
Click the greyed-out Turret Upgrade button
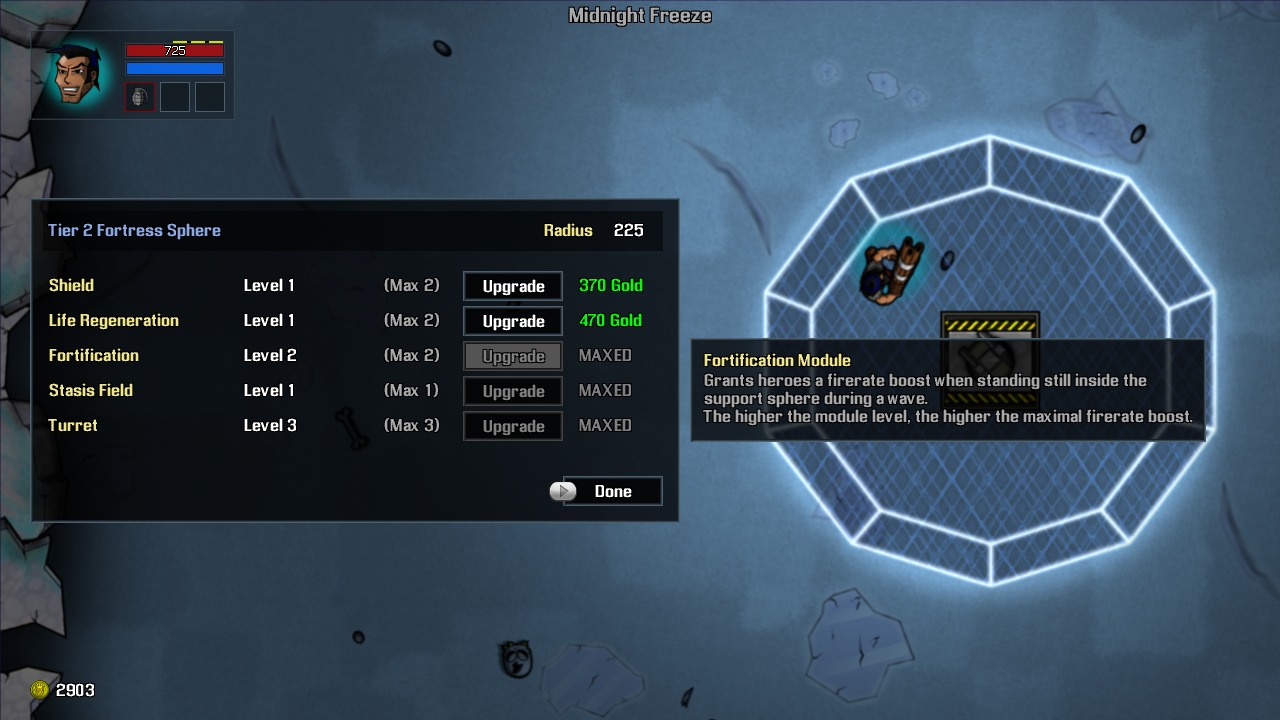512,426
